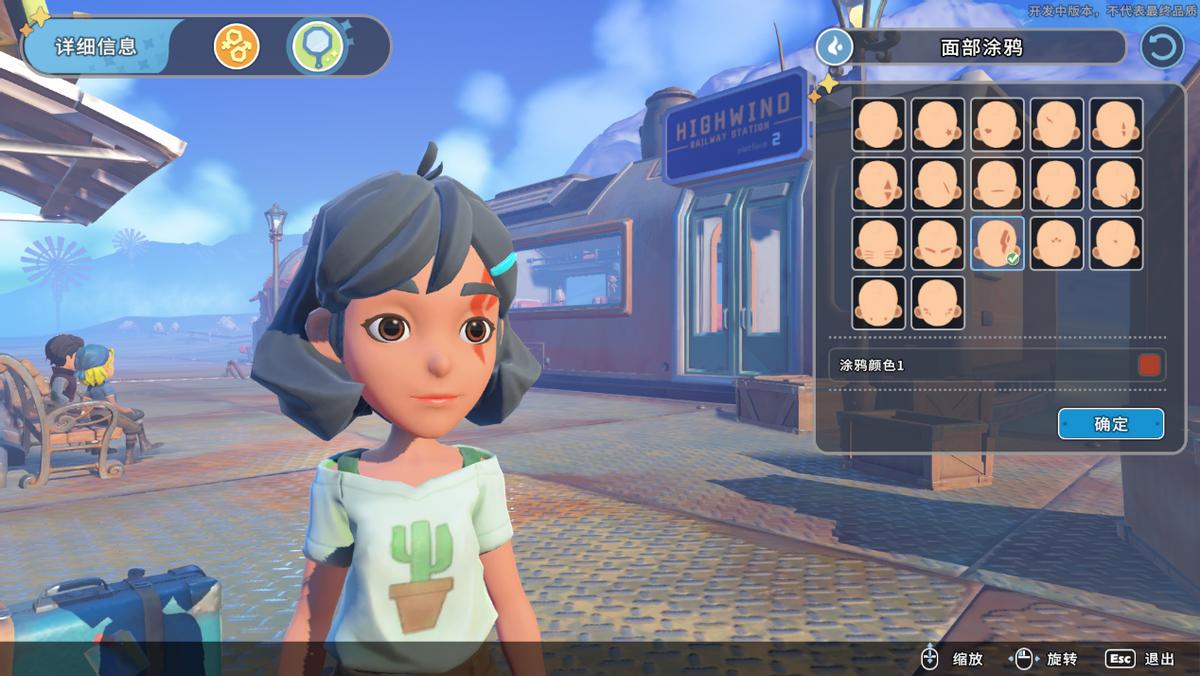Screen dimensions: 1200x676
Task: Switch to the hand mirror appearance tab
Action: pyautogui.click(x=317, y=47)
